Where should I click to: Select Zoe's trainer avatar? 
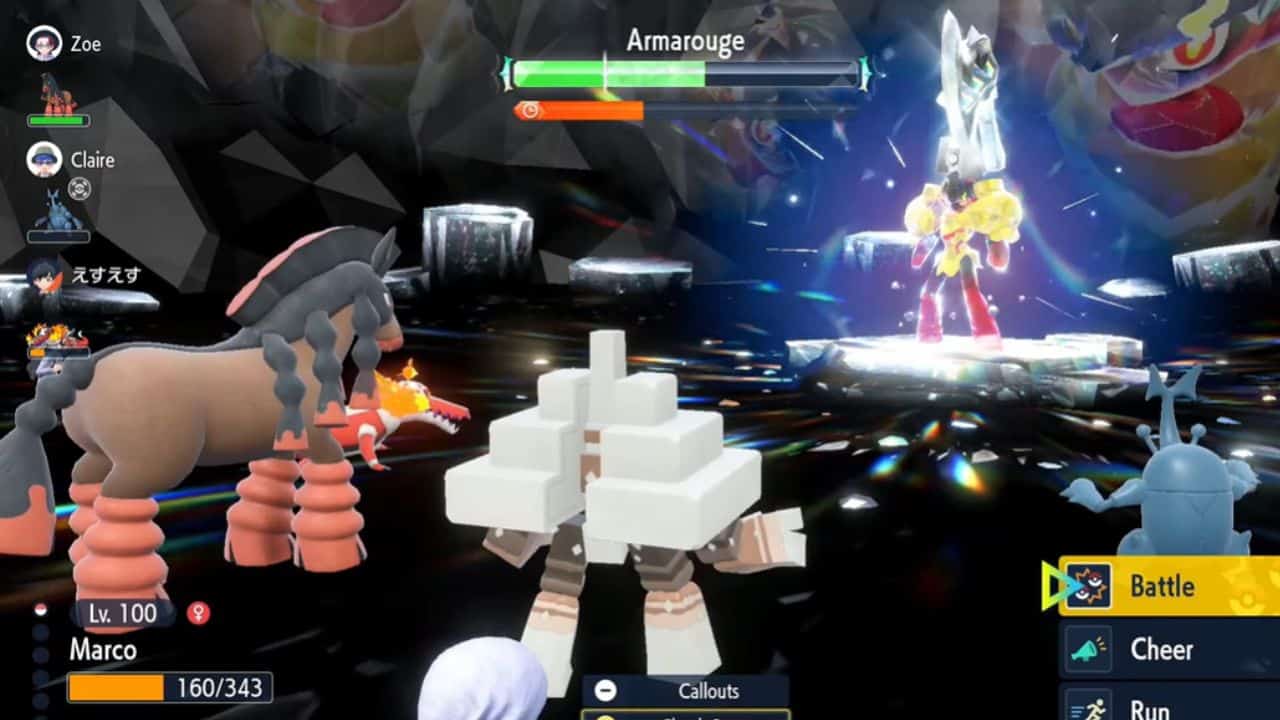(45, 43)
